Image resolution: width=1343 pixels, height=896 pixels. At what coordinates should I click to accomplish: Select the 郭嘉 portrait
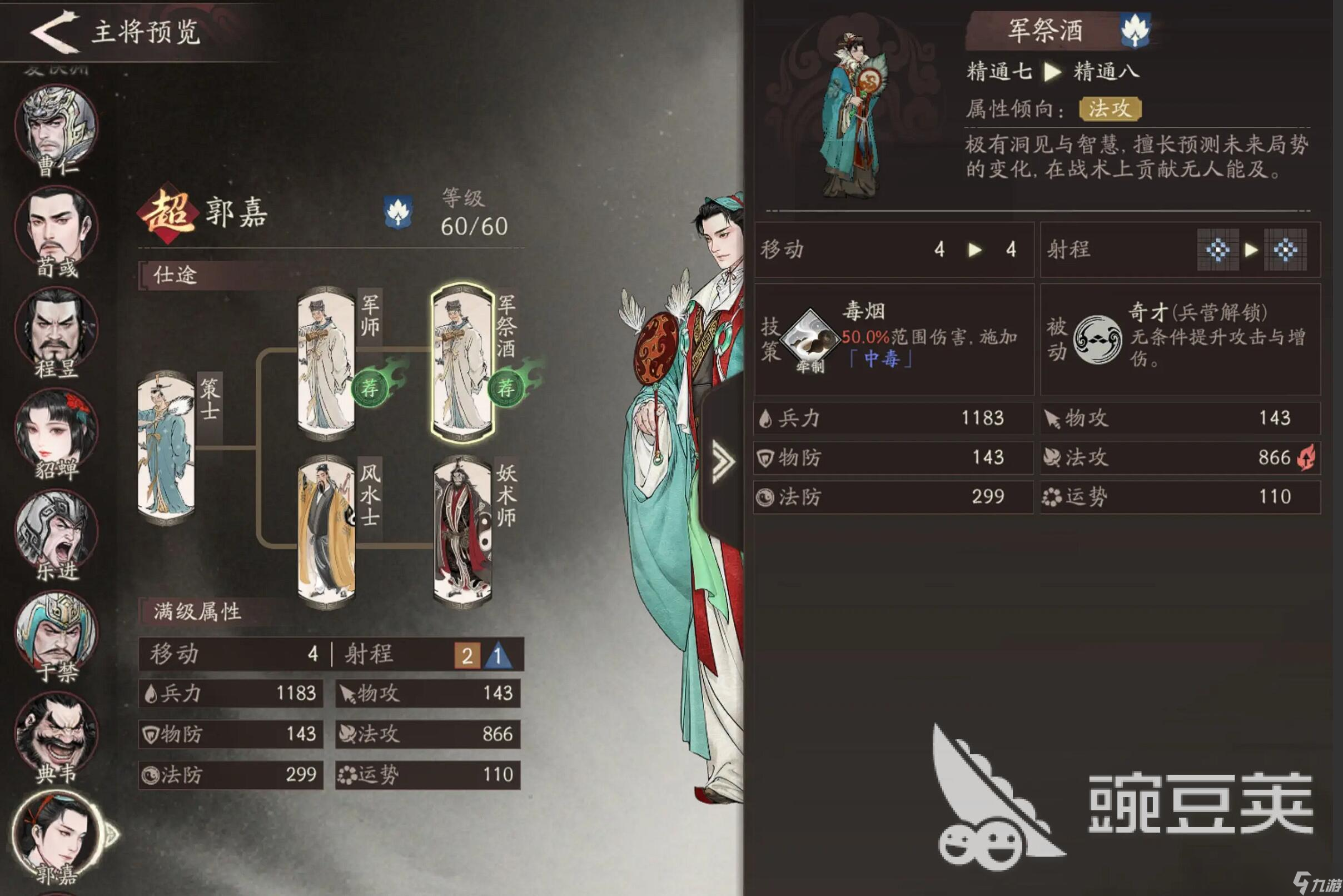pyautogui.click(x=56, y=833)
